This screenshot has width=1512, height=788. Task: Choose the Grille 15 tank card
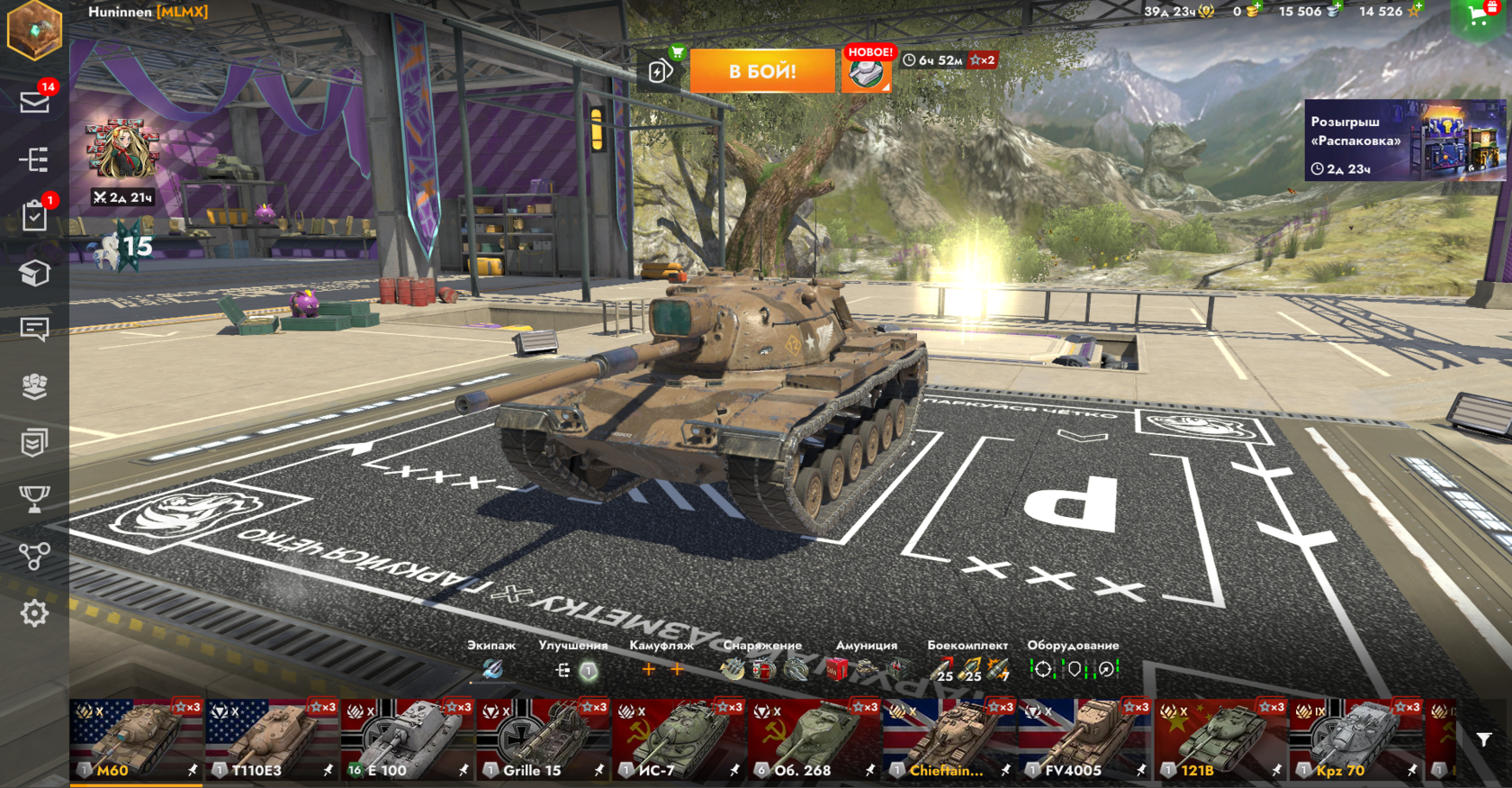click(544, 740)
